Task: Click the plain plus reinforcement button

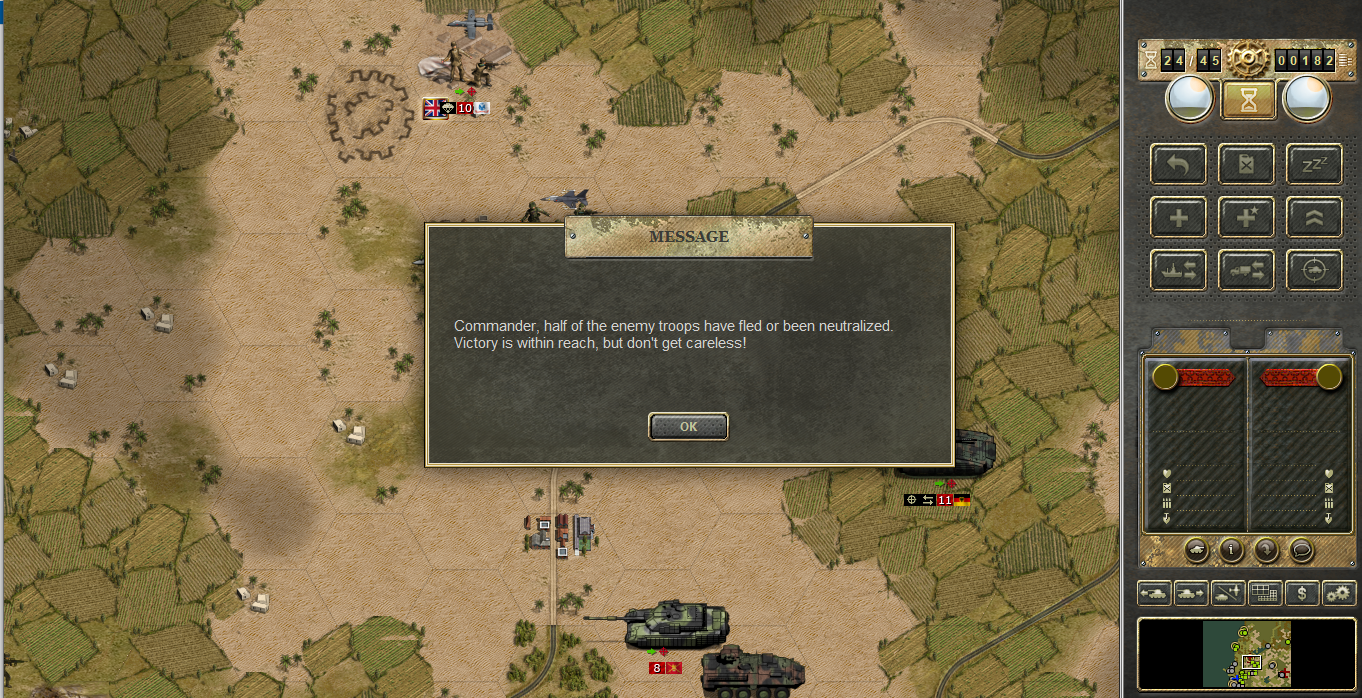Action: point(1178,217)
